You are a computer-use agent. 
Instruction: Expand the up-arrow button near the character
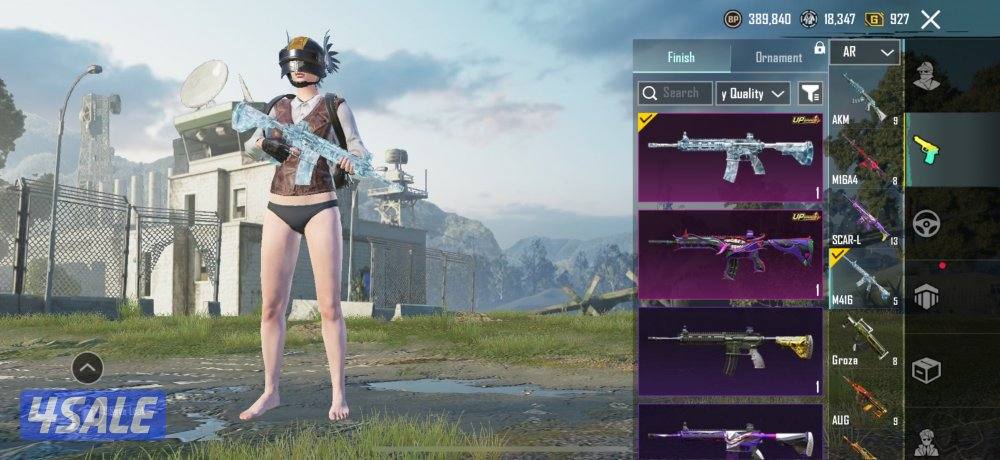[88, 369]
